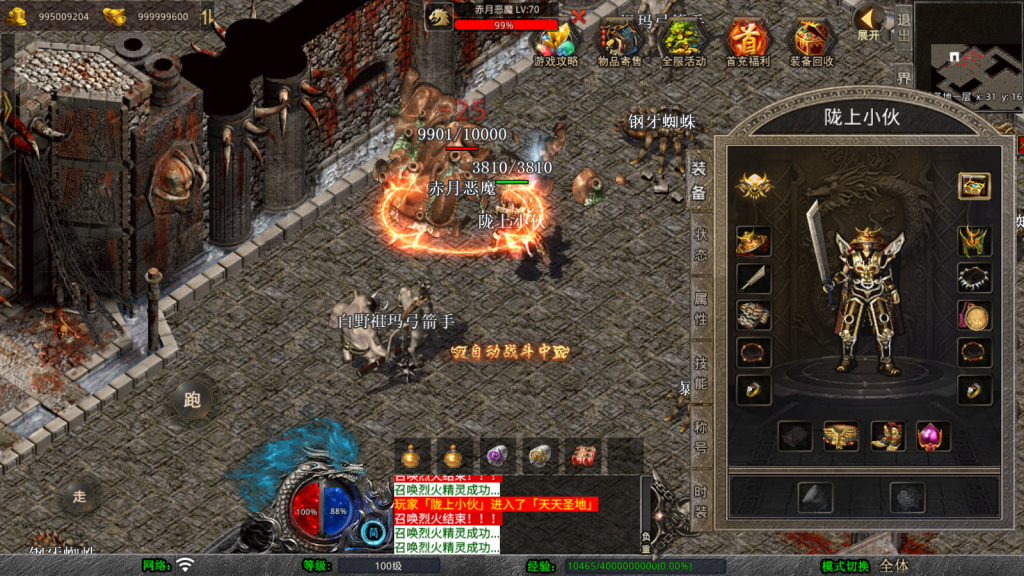Screen dimensions: 1024x576
Task: Select the pink gem equipment slot
Action: [932, 435]
